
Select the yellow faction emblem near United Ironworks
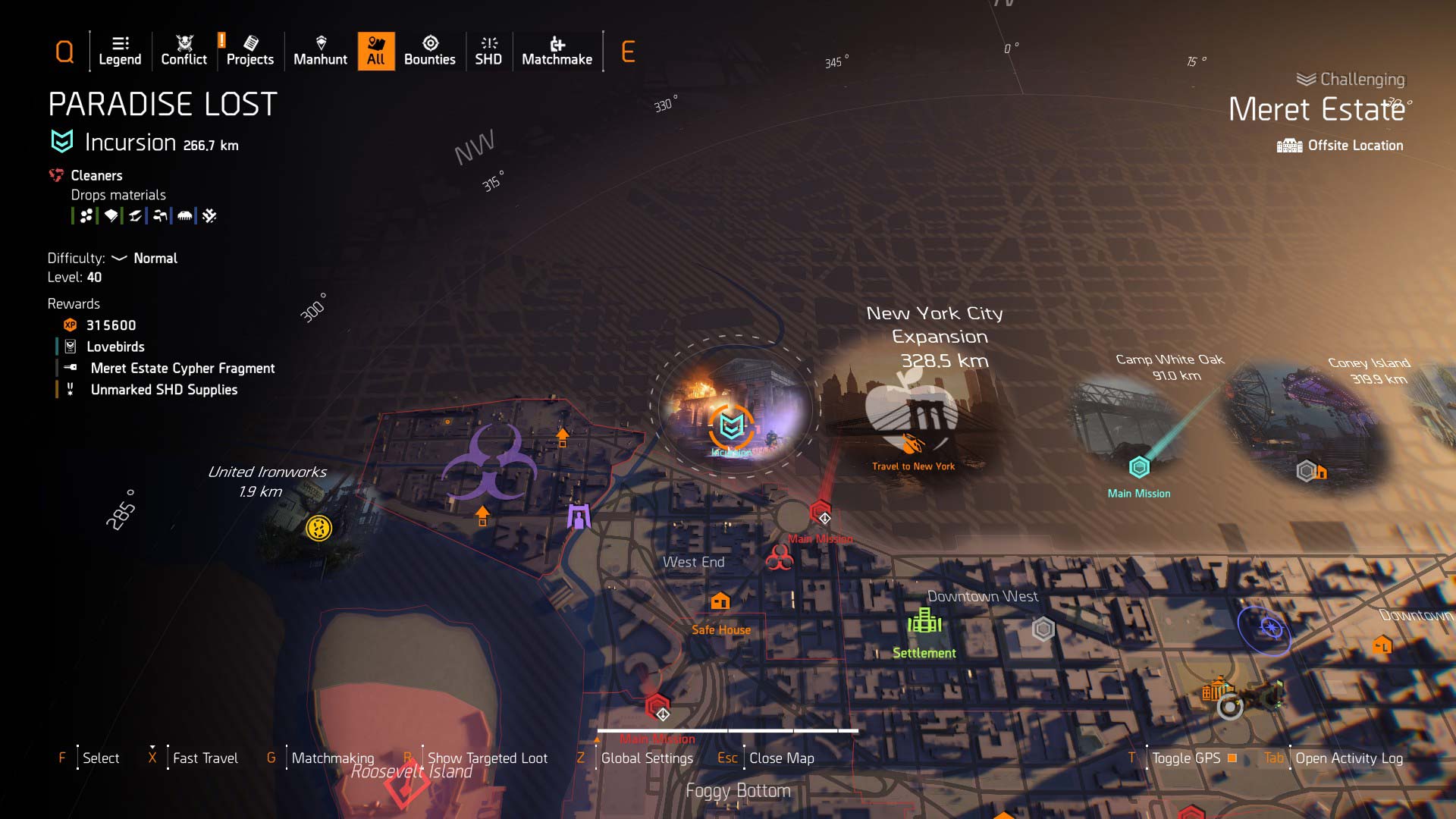pyautogui.click(x=318, y=529)
